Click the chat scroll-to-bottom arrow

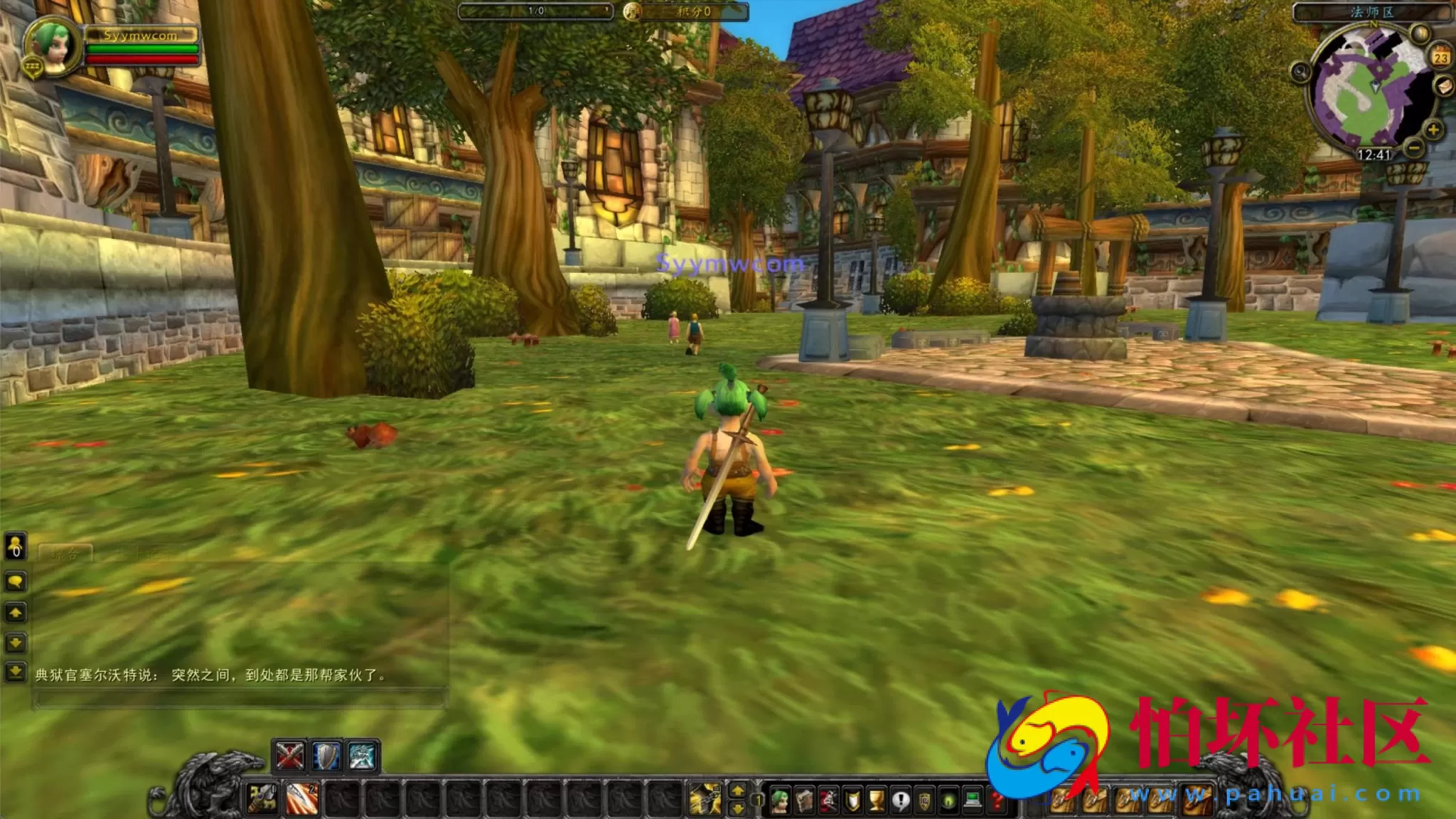pyautogui.click(x=15, y=671)
